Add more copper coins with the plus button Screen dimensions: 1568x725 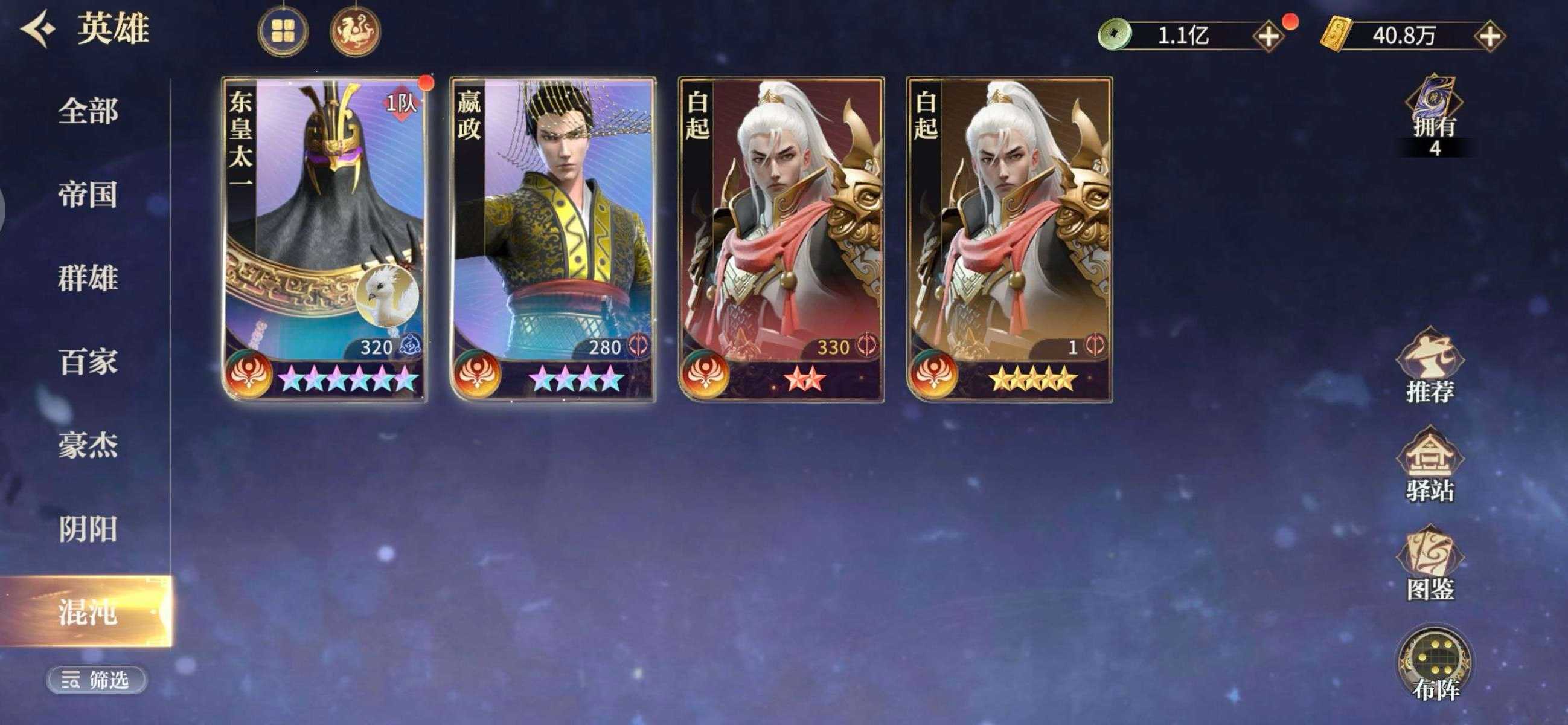1269,37
